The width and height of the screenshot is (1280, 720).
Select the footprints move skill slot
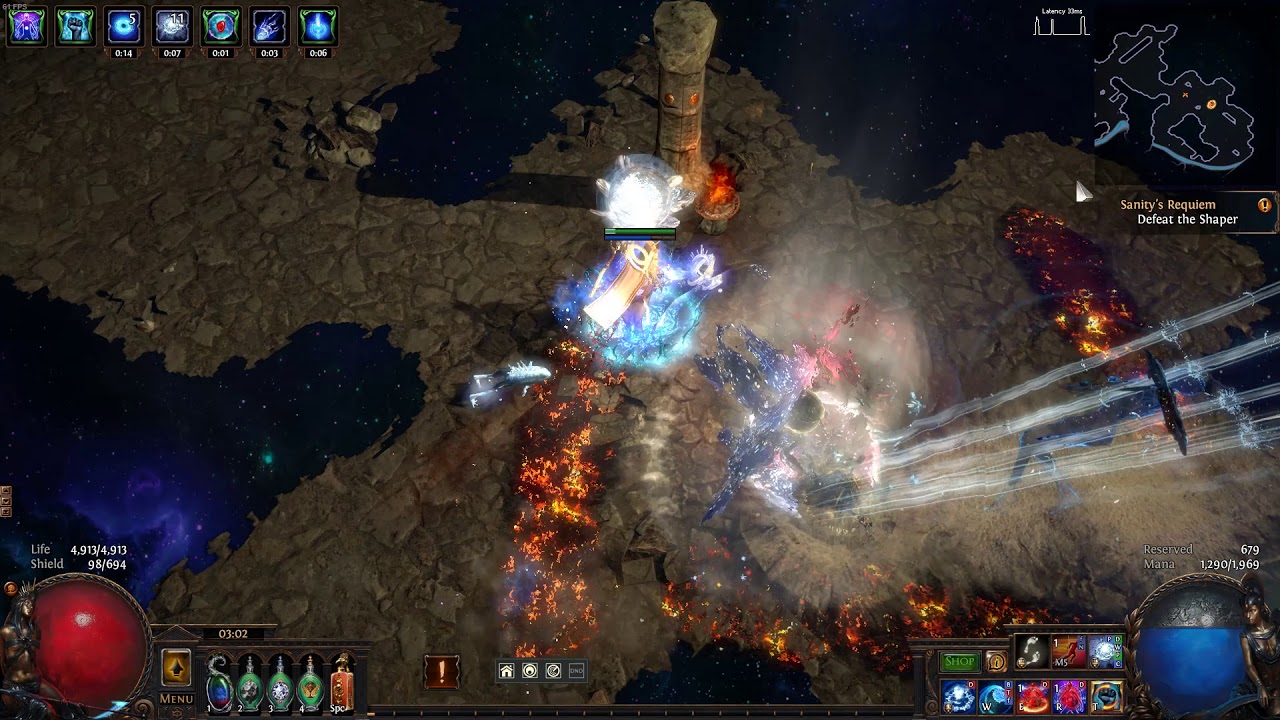click(x=1032, y=652)
